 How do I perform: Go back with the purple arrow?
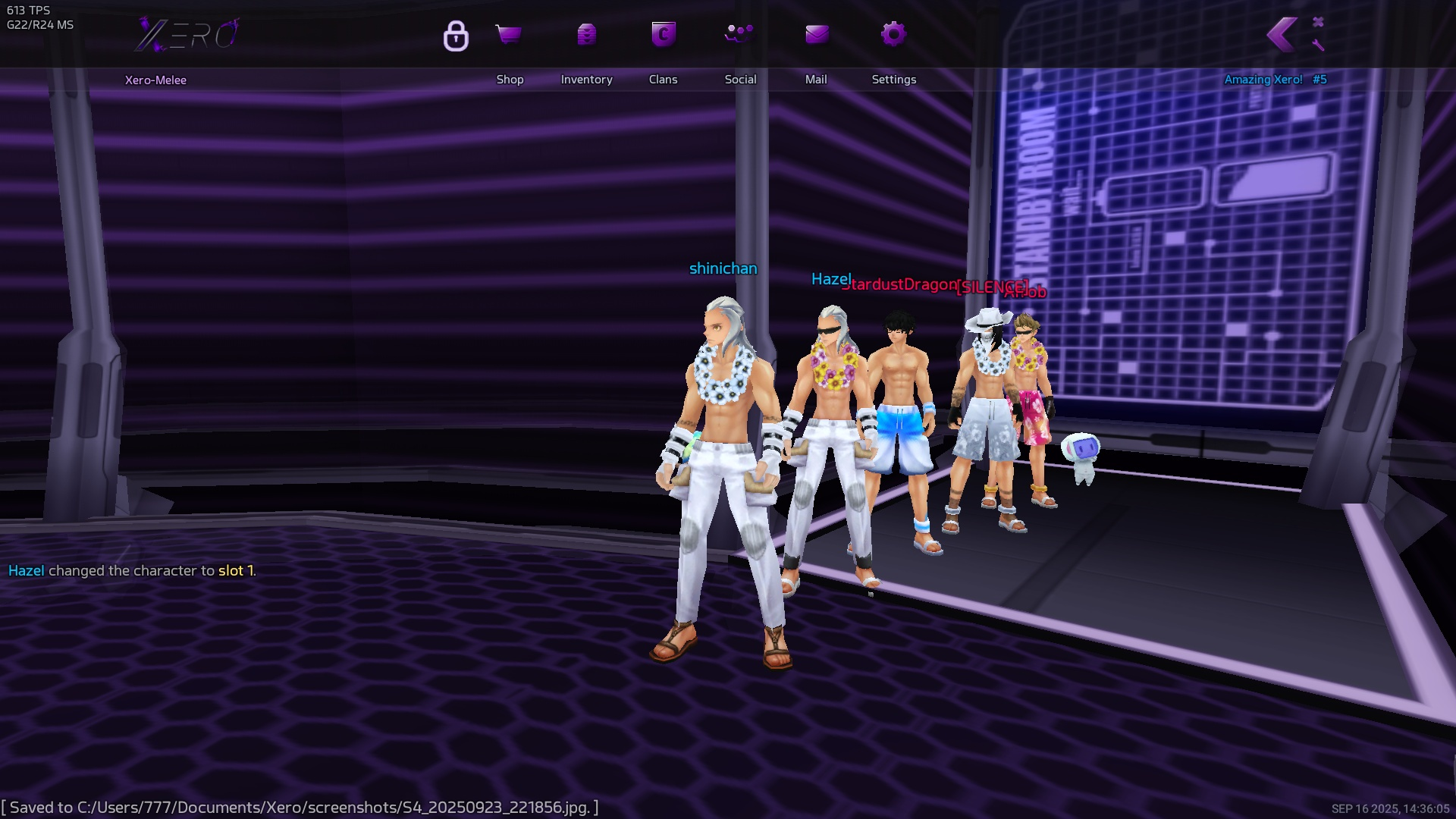(x=1282, y=35)
